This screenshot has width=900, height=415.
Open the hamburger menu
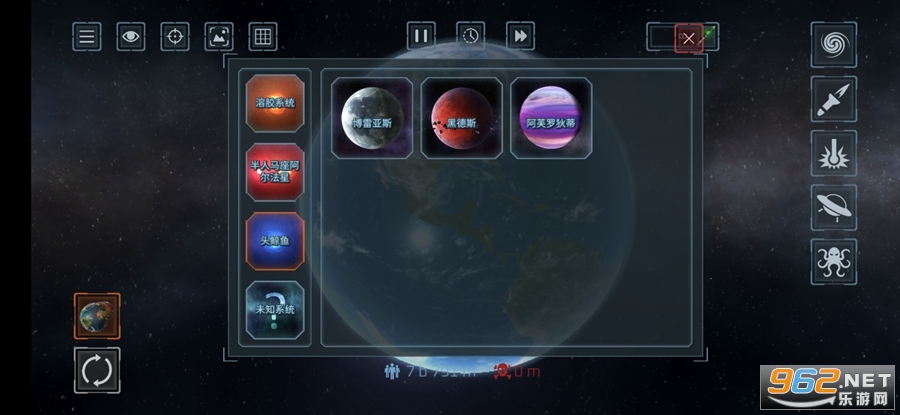pyautogui.click(x=87, y=37)
